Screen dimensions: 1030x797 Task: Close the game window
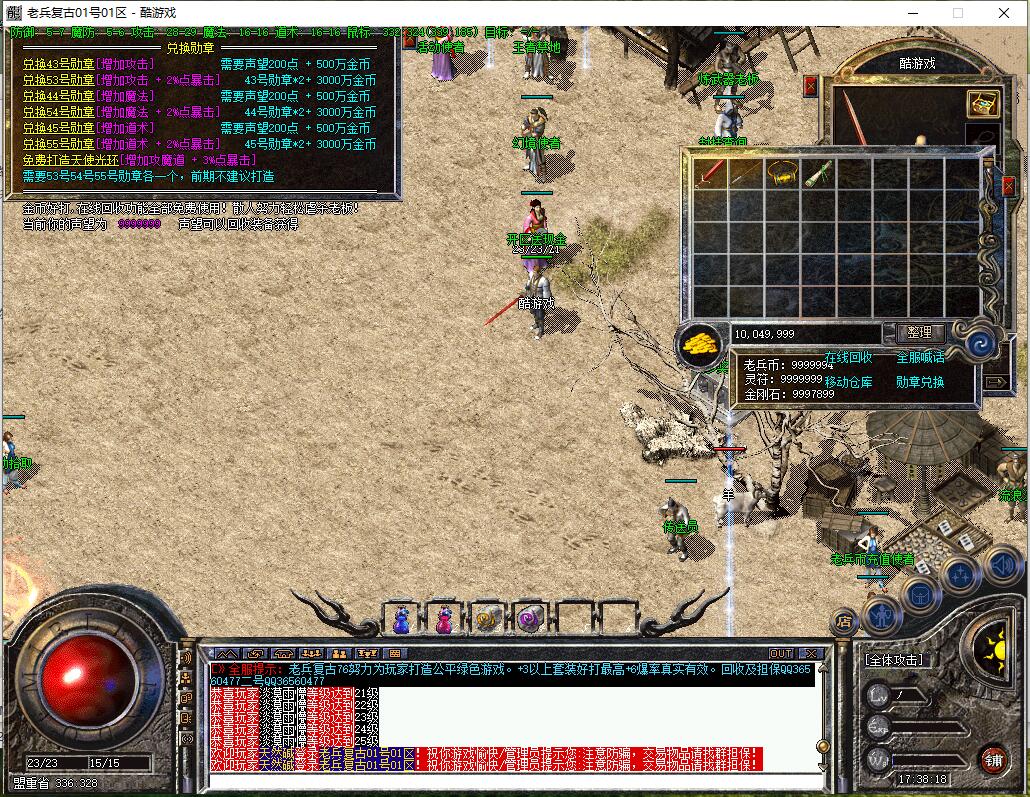click(x=1004, y=13)
